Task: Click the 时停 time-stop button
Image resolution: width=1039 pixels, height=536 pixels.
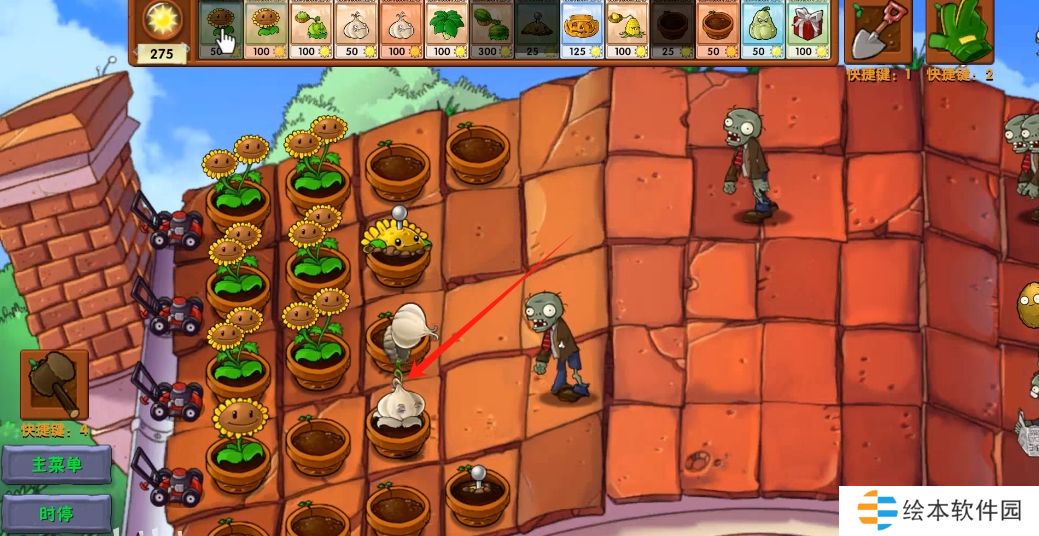Action: [56, 515]
